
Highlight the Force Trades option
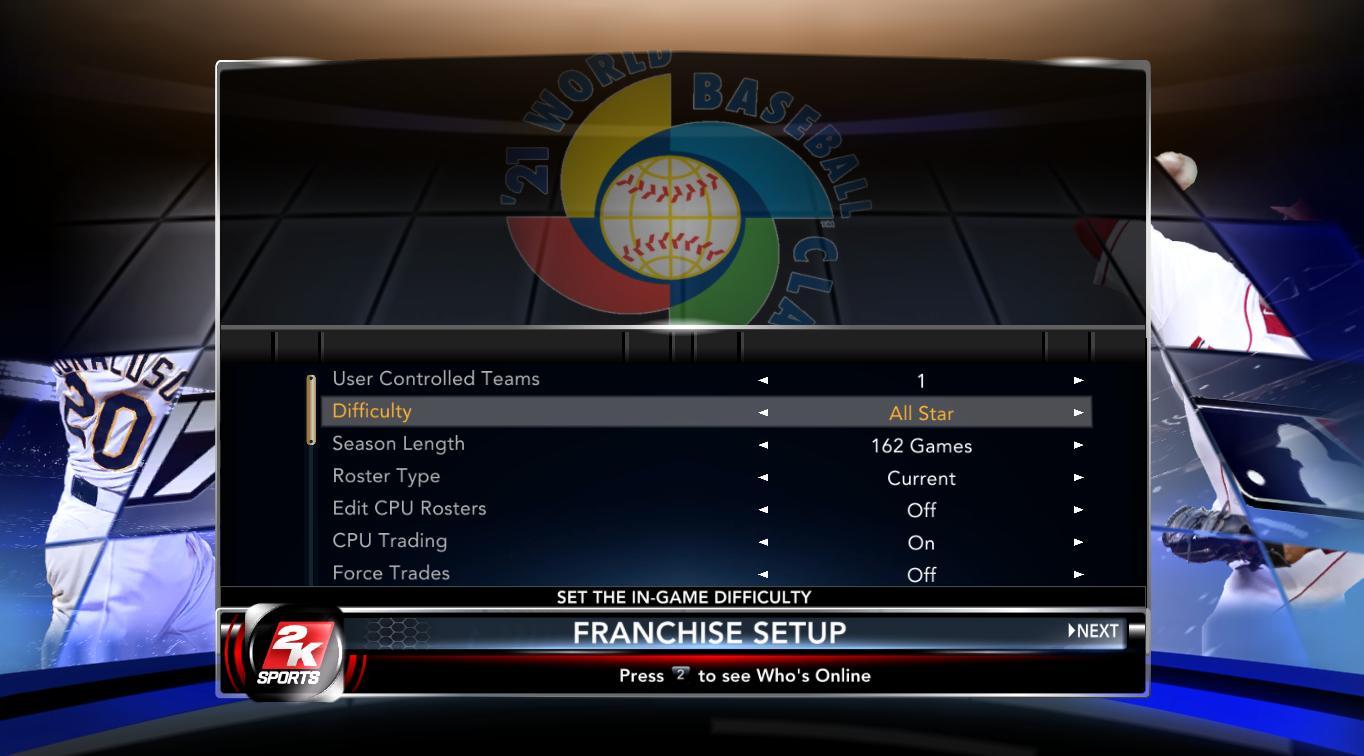click(x=391, y=573)
